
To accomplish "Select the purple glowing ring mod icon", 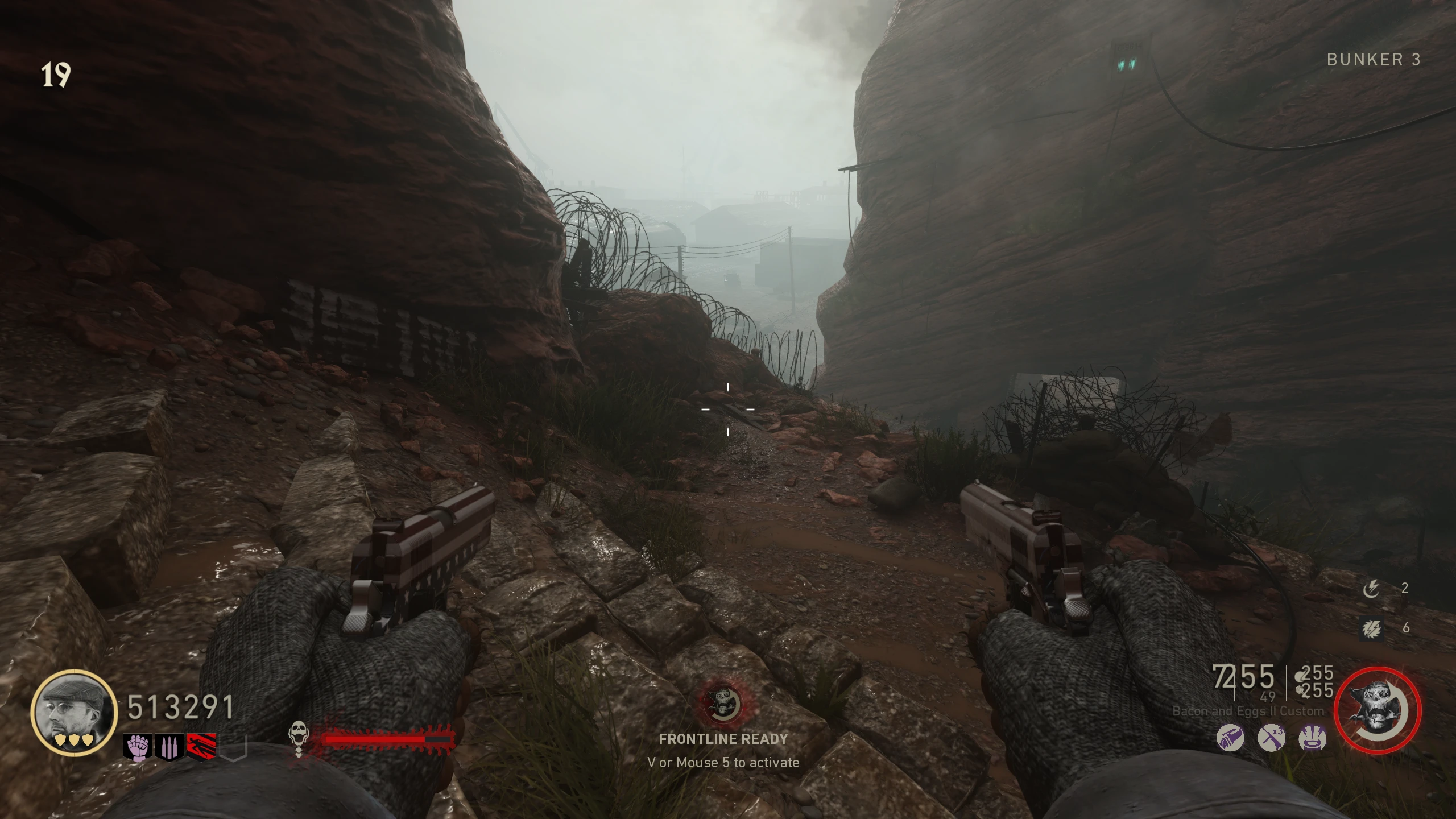I will coord(1313,738).
